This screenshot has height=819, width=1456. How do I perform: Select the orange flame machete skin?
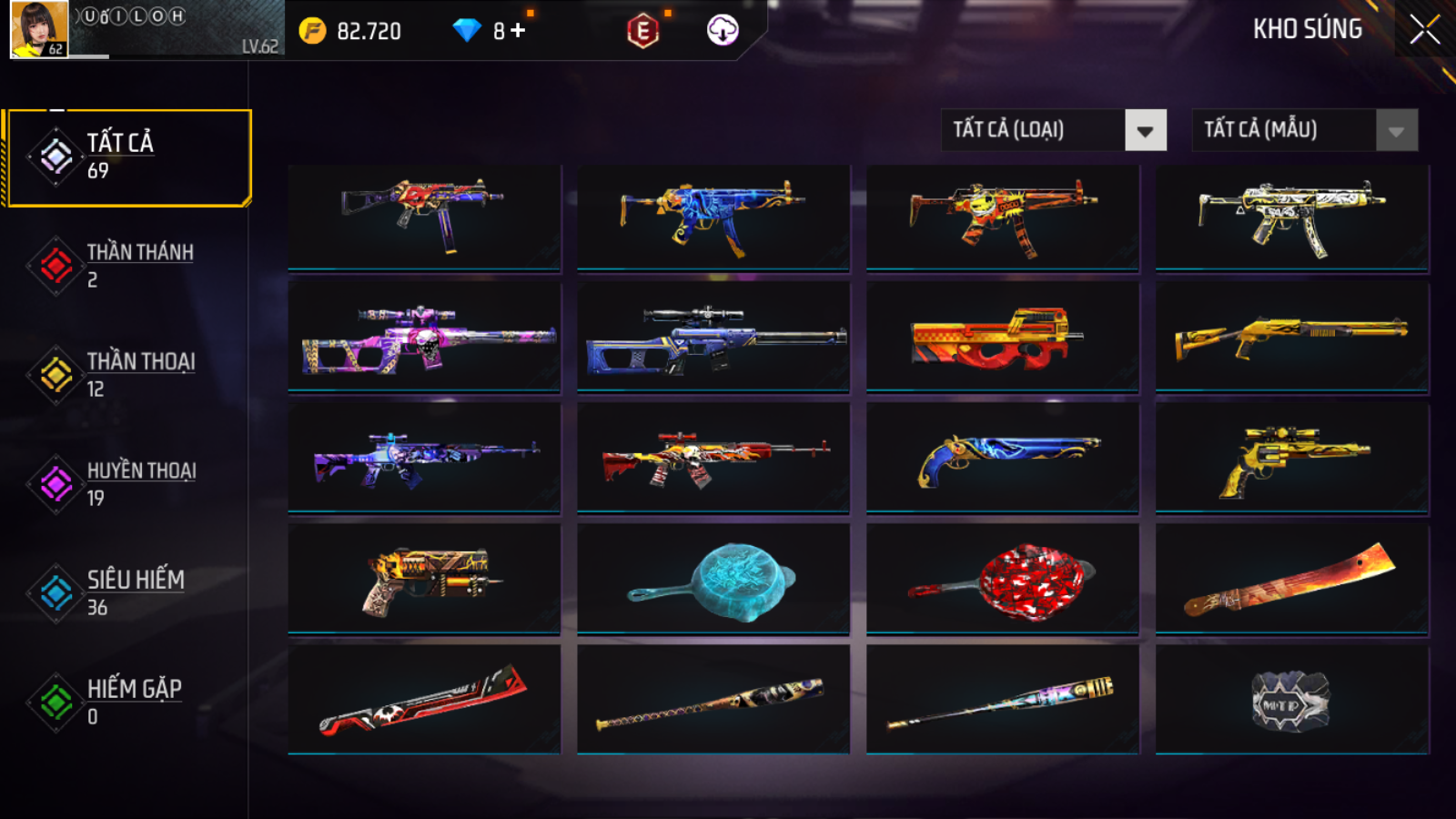point(1291,580)
